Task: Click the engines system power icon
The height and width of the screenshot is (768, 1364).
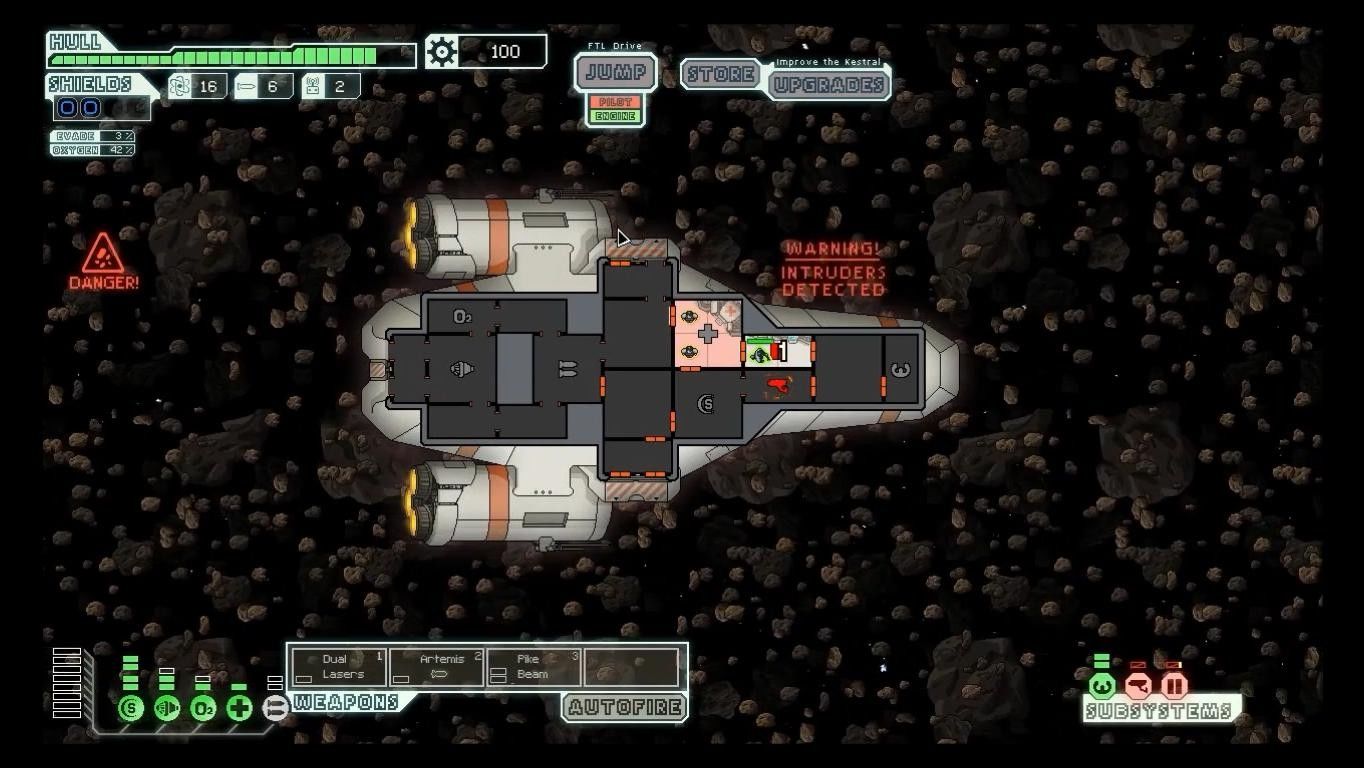Action: coord(166,709)
